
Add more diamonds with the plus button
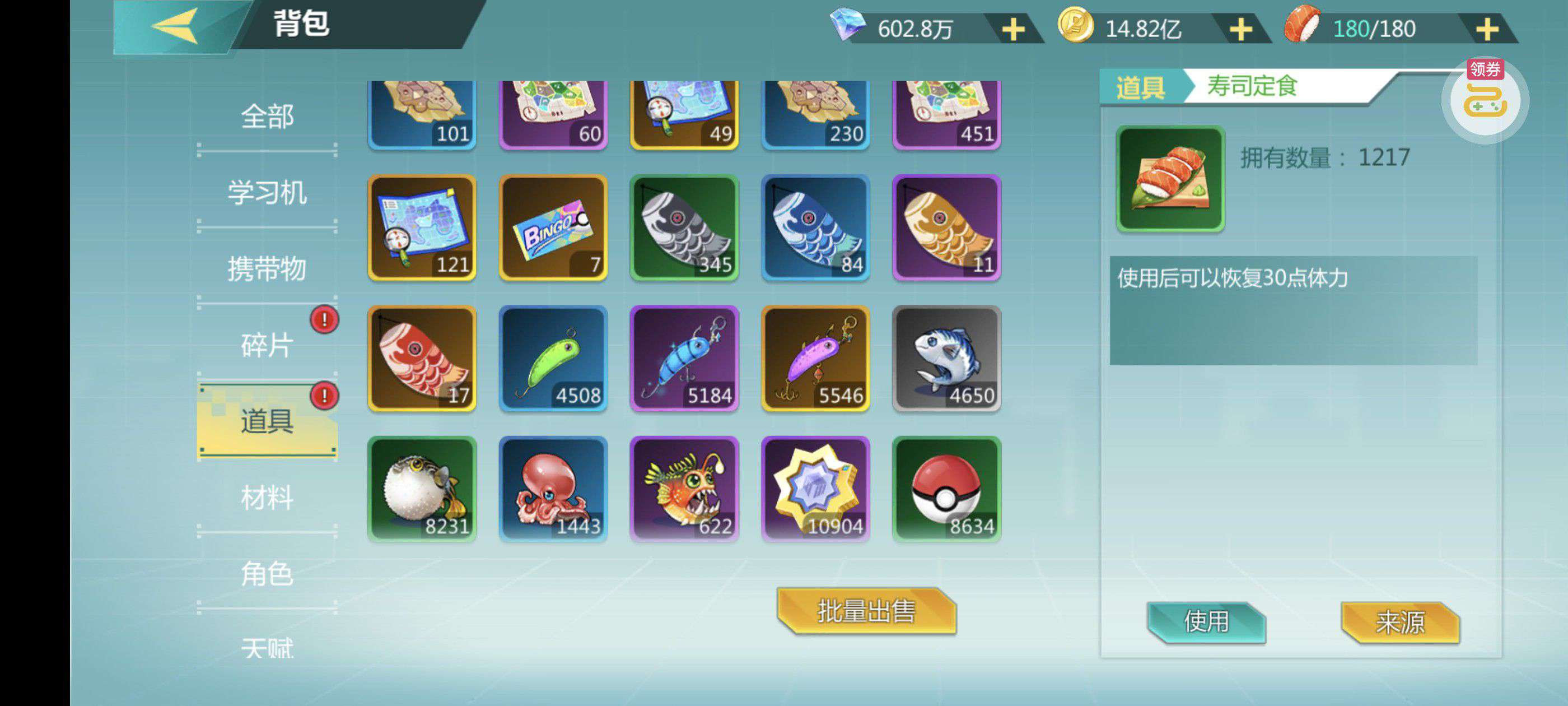(1013, 29)
